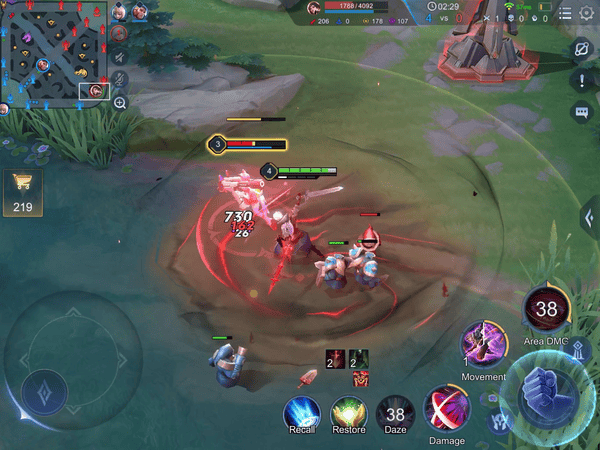600x450 pixels.
Task: Tap the Area DMG ultimate ability
Action: 546,309
